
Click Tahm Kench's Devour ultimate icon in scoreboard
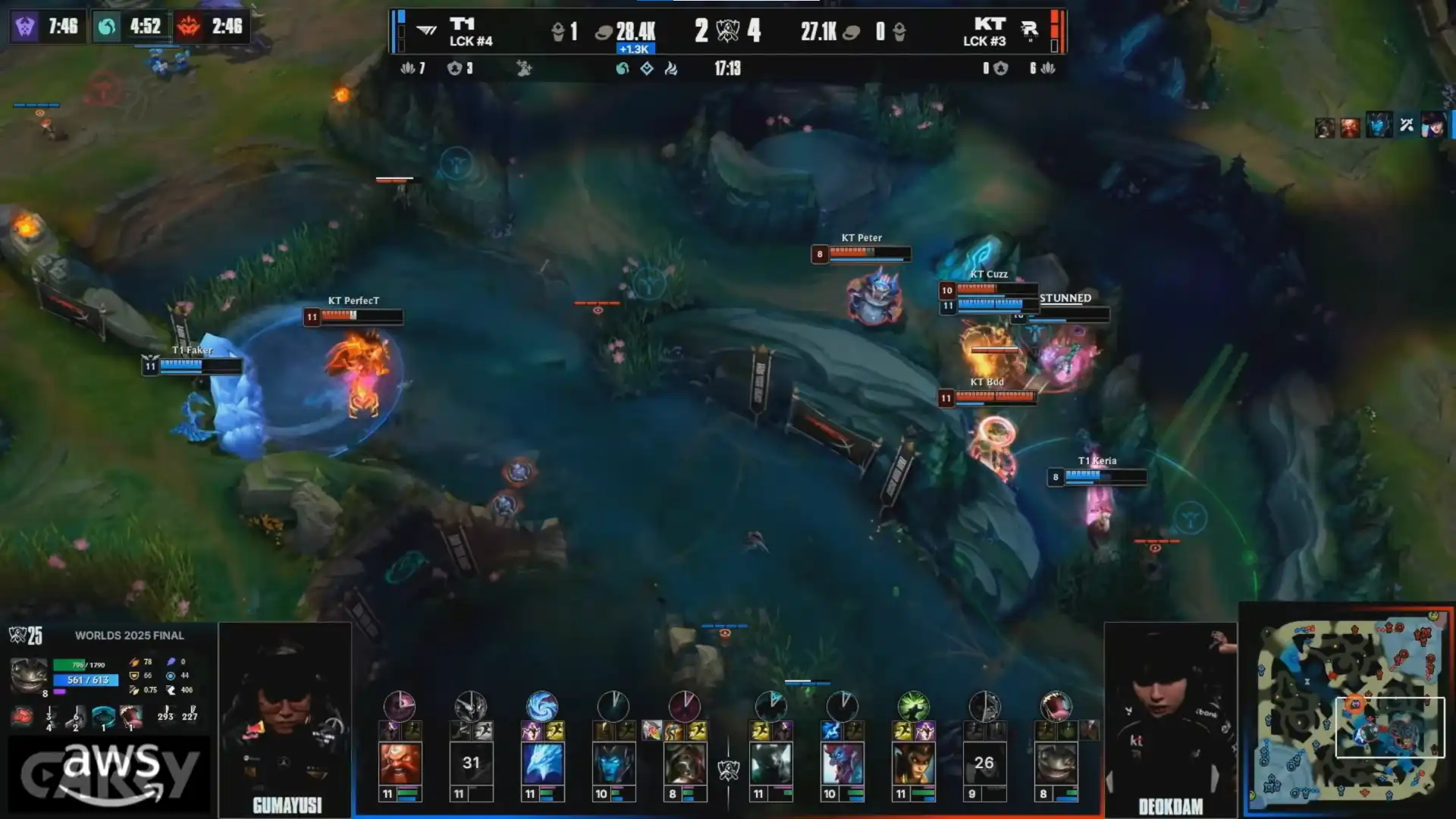click(x=1056, y=706)
